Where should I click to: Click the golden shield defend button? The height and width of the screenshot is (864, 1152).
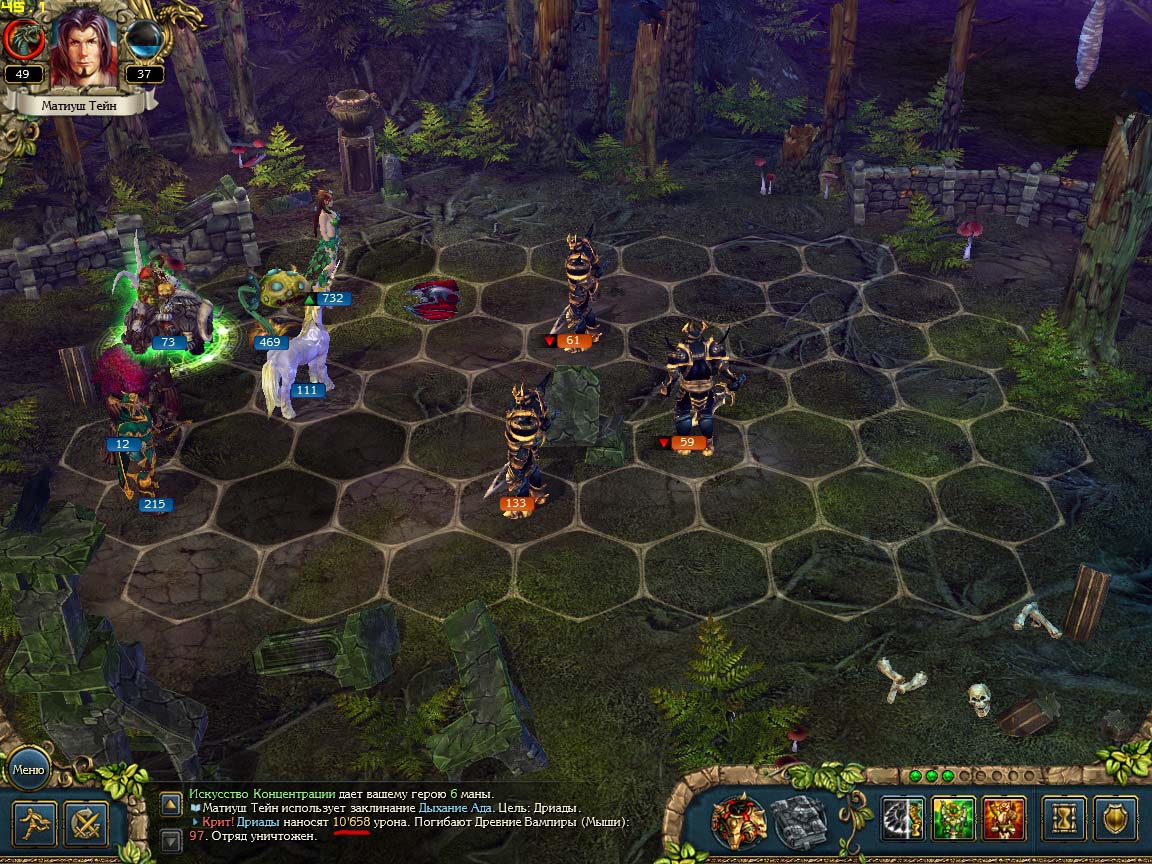1115,819
